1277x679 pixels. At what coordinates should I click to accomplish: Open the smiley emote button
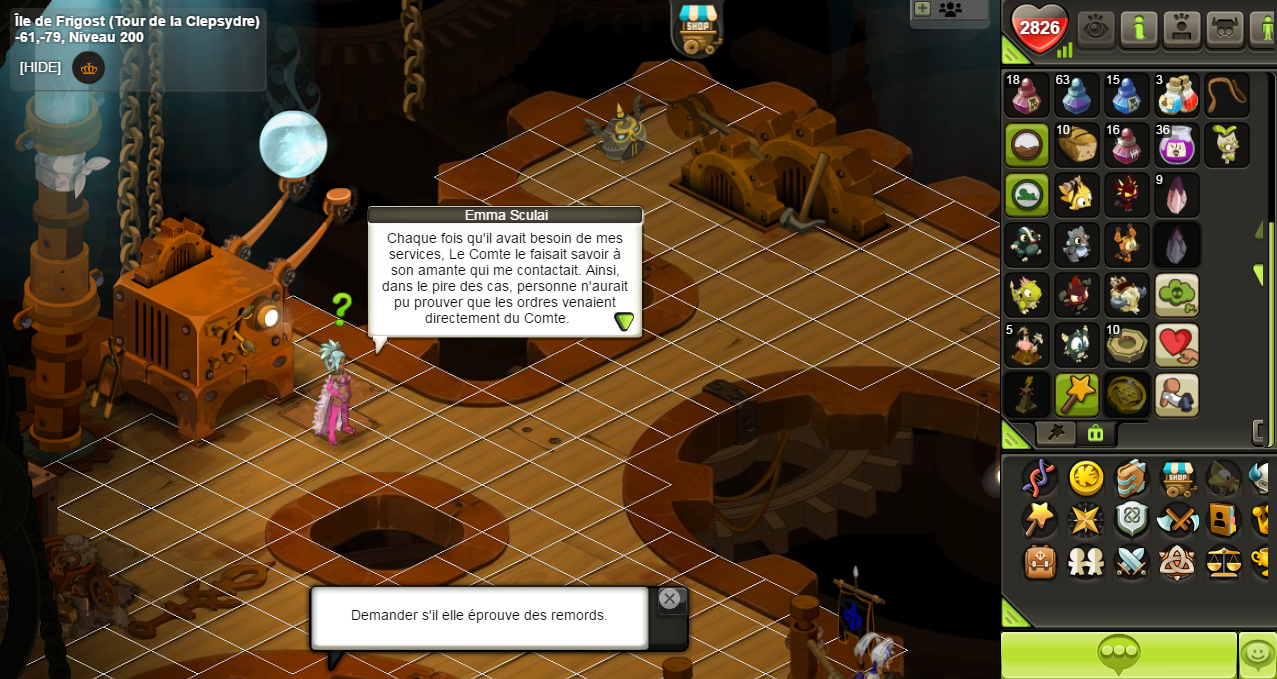1257,655
